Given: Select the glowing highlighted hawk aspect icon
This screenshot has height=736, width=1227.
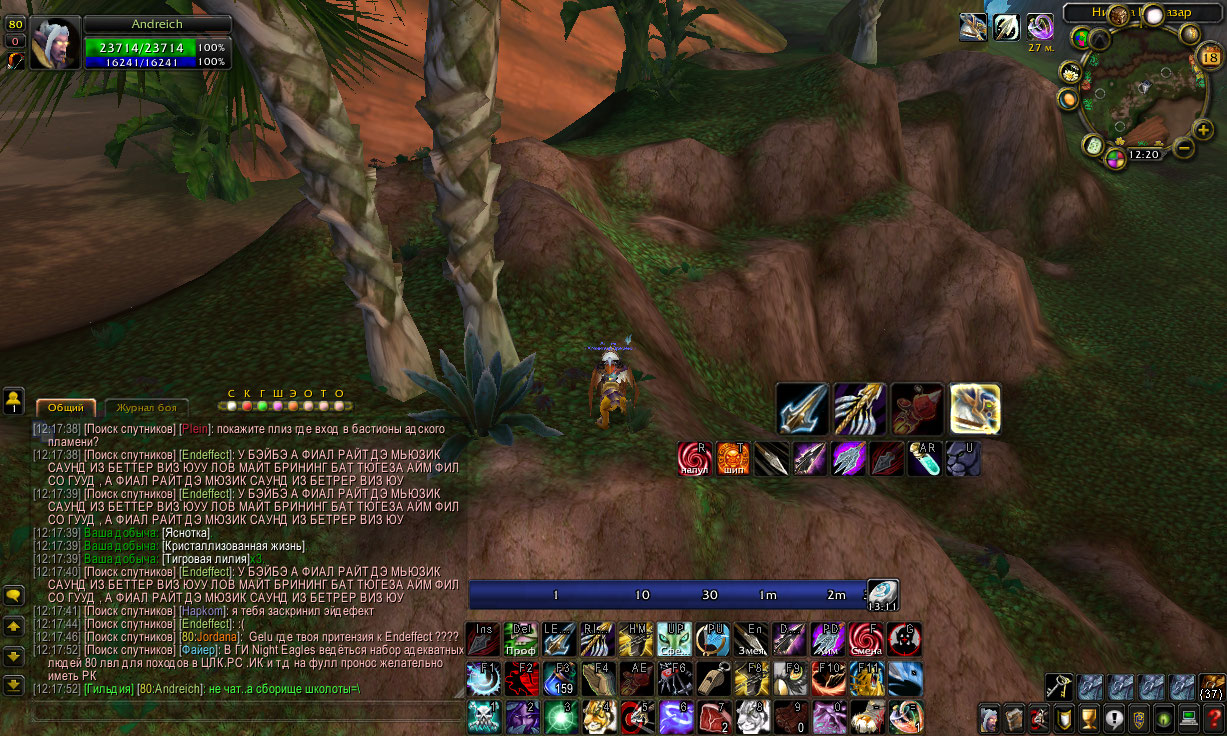Looking at the screenshot, I should tap(975, 408).
